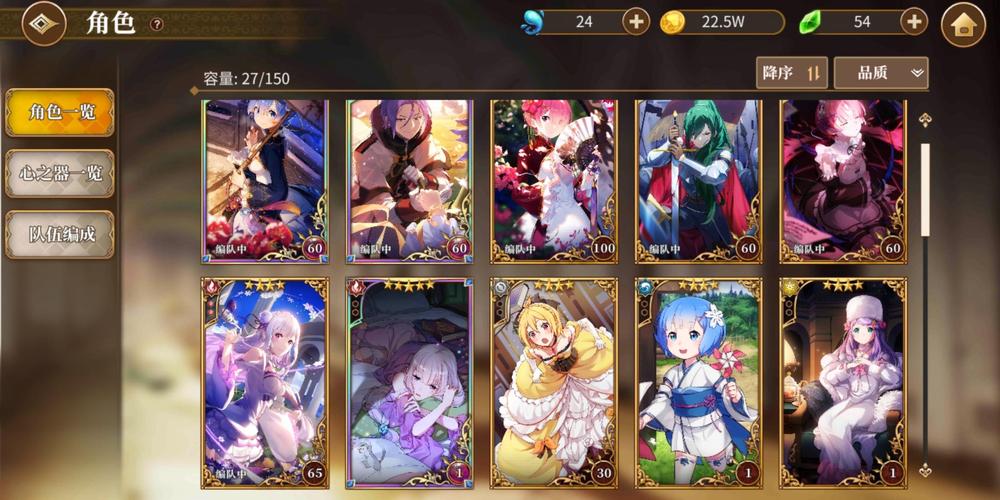The height and width of the screenshot is (500, 1000).
Task: Open the 品质 sort dropdown
Action: 880,73
